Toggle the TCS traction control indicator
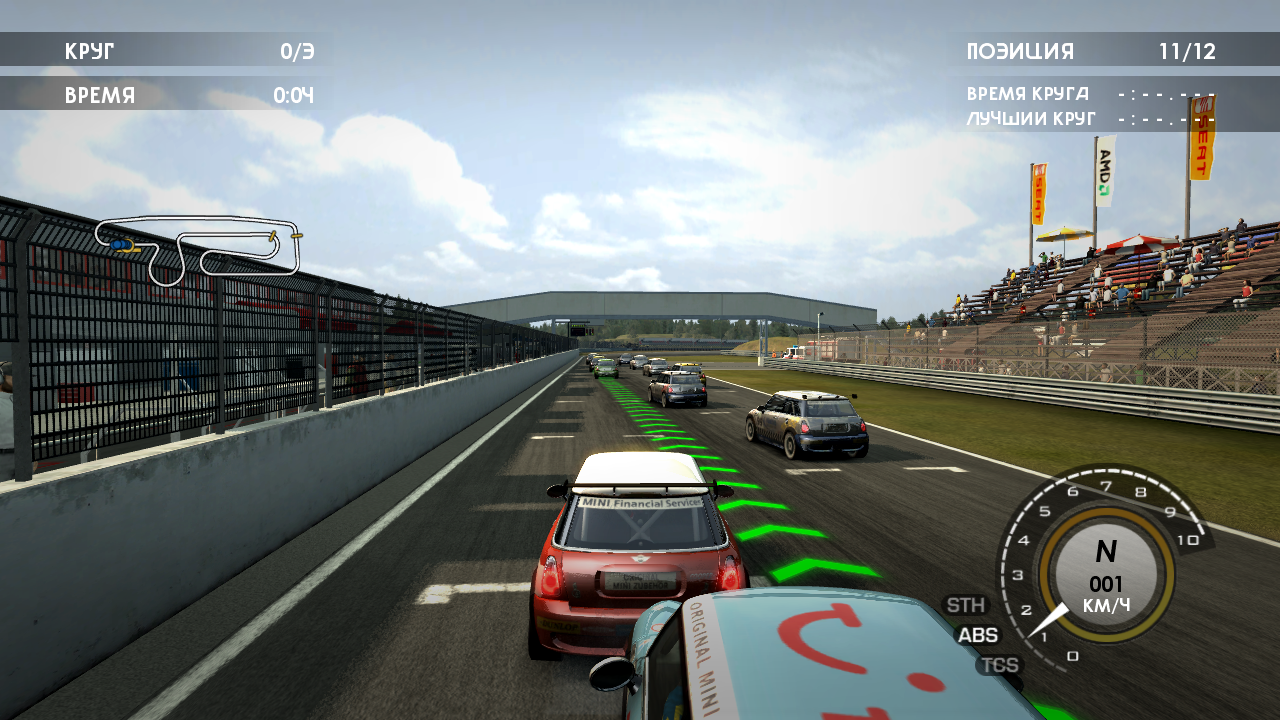The height and width of the screenshot is (720, 1280). (998, 665)
